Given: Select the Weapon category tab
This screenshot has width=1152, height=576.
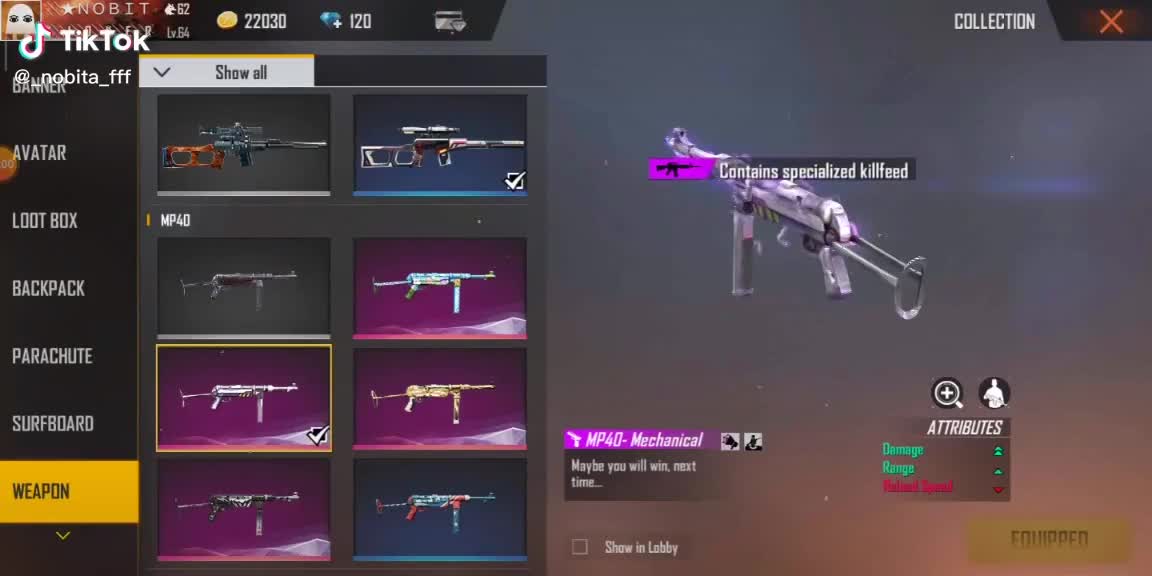Looking at the screenshot, I should pos(42,491).
